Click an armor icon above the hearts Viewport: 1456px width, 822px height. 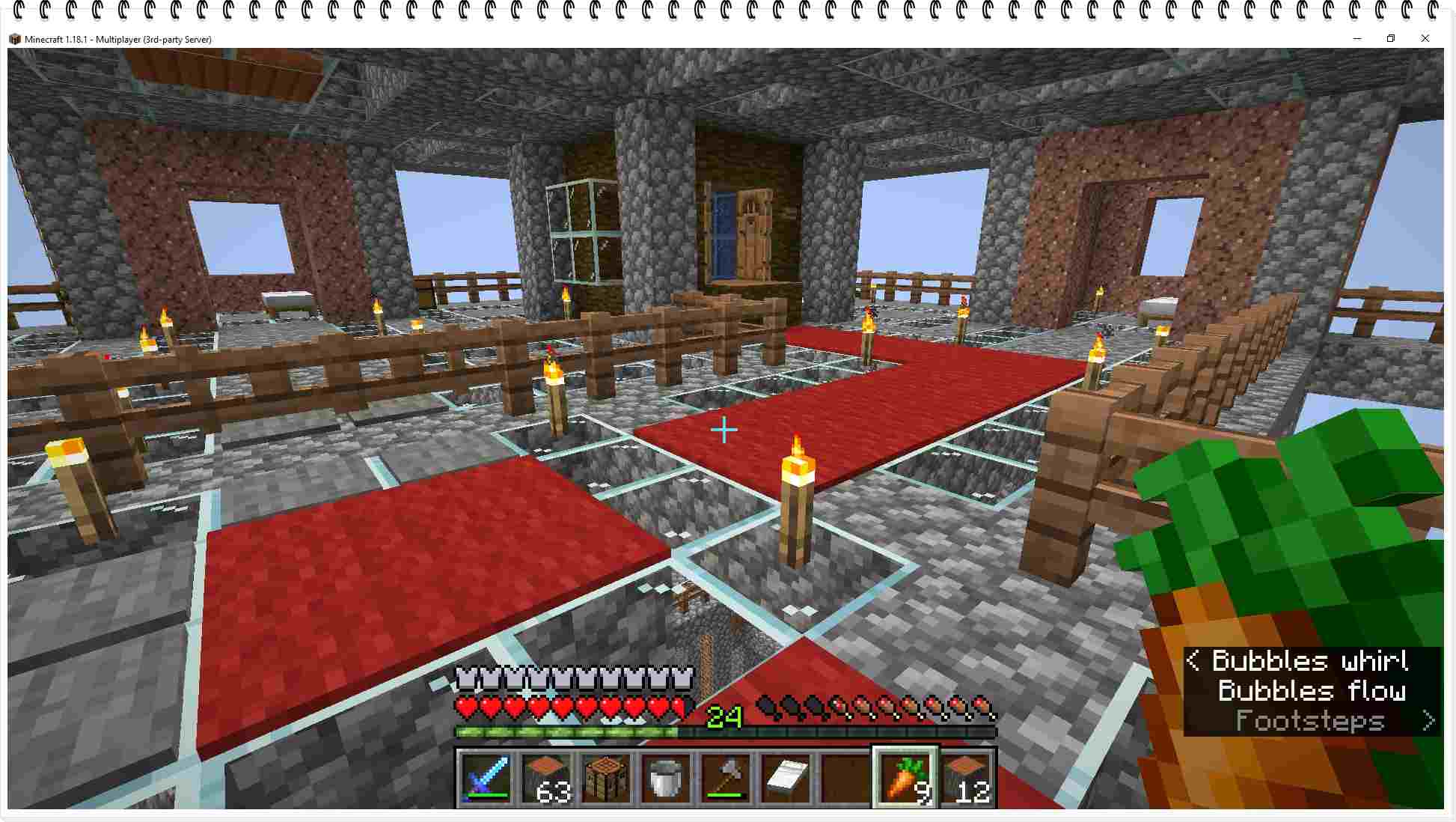468,680
